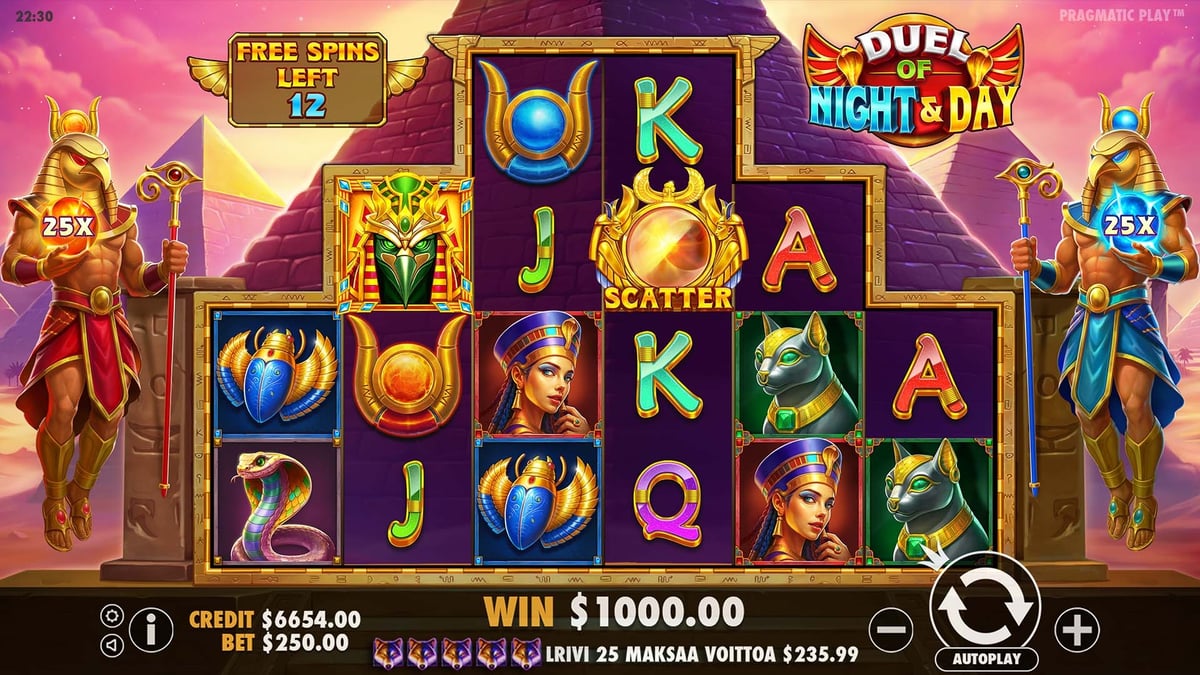Spin the reels with circular arrows button

[984, 605]
